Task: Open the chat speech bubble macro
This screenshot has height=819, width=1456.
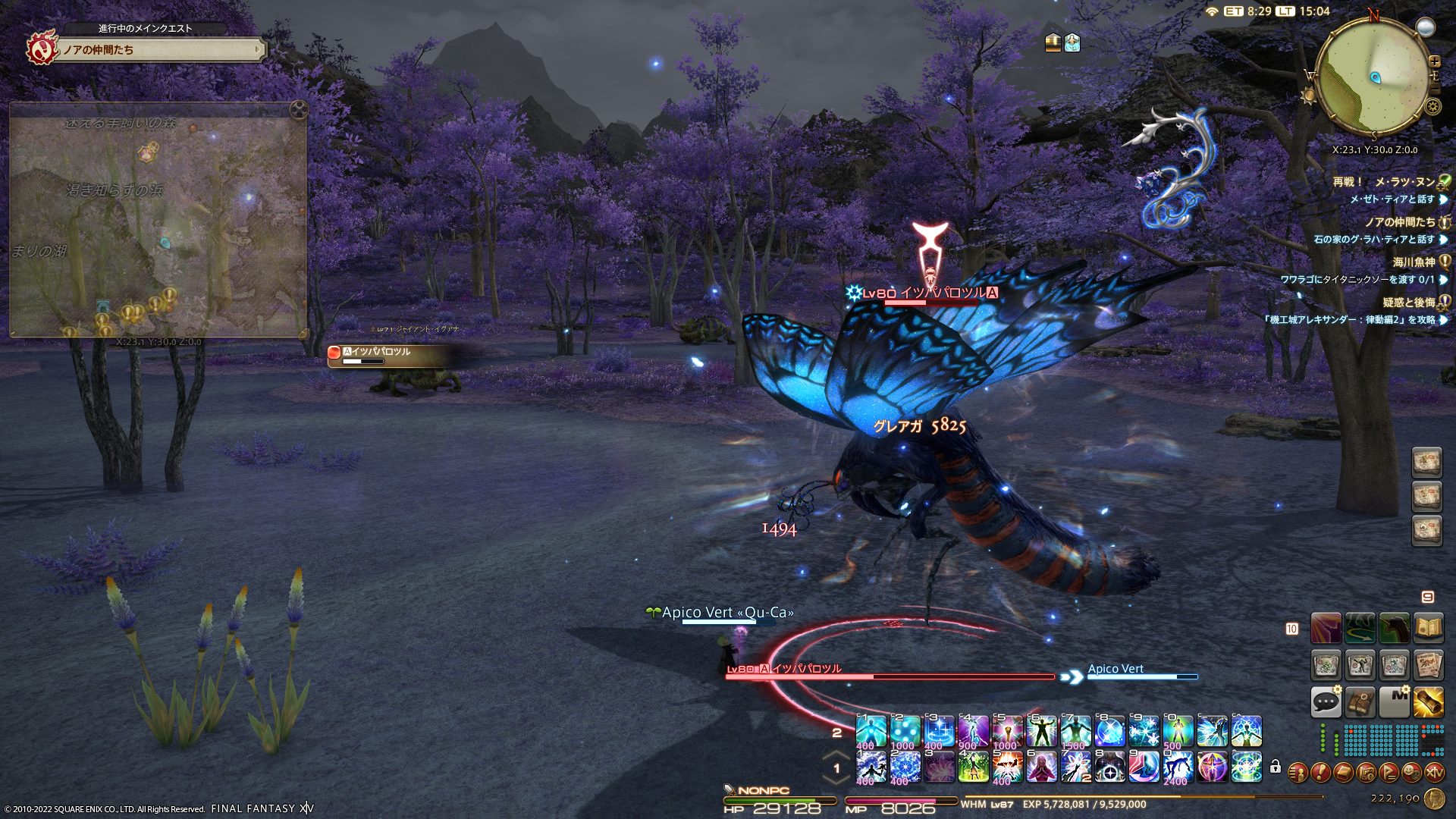Action: (x=1326, y=702)
